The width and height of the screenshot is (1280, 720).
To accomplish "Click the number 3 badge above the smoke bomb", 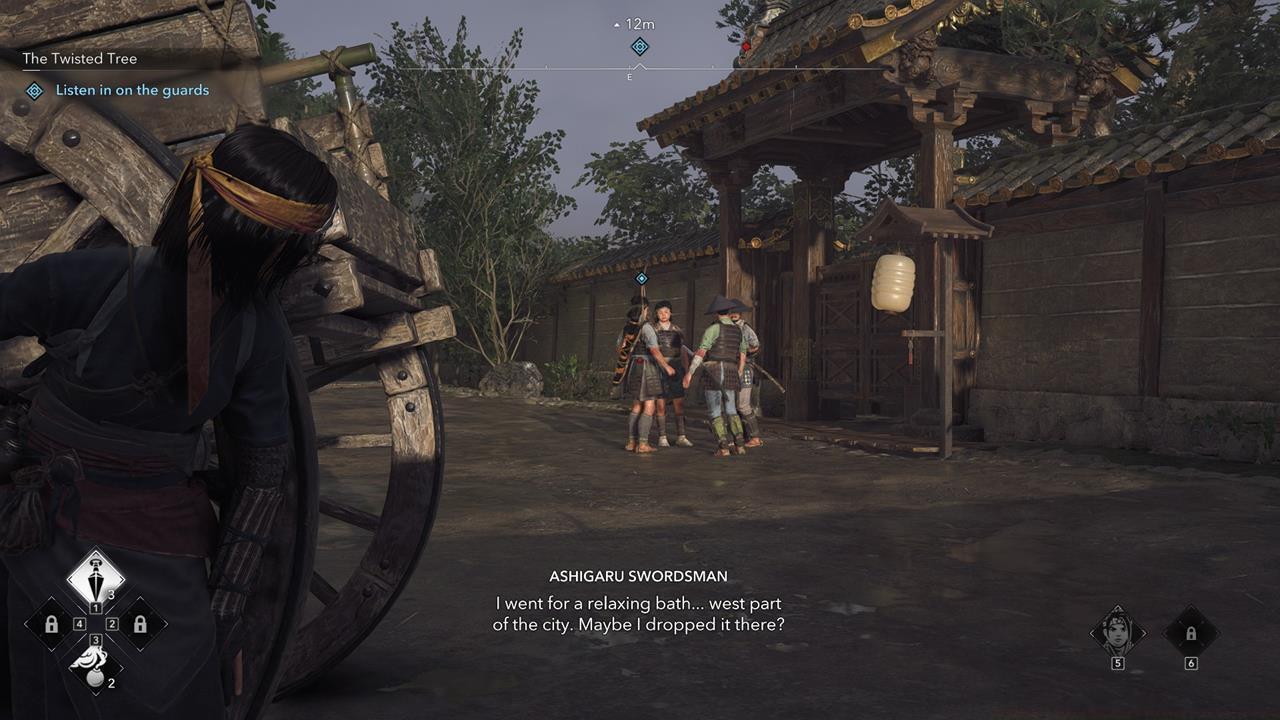I will click(x=95, y=640).
